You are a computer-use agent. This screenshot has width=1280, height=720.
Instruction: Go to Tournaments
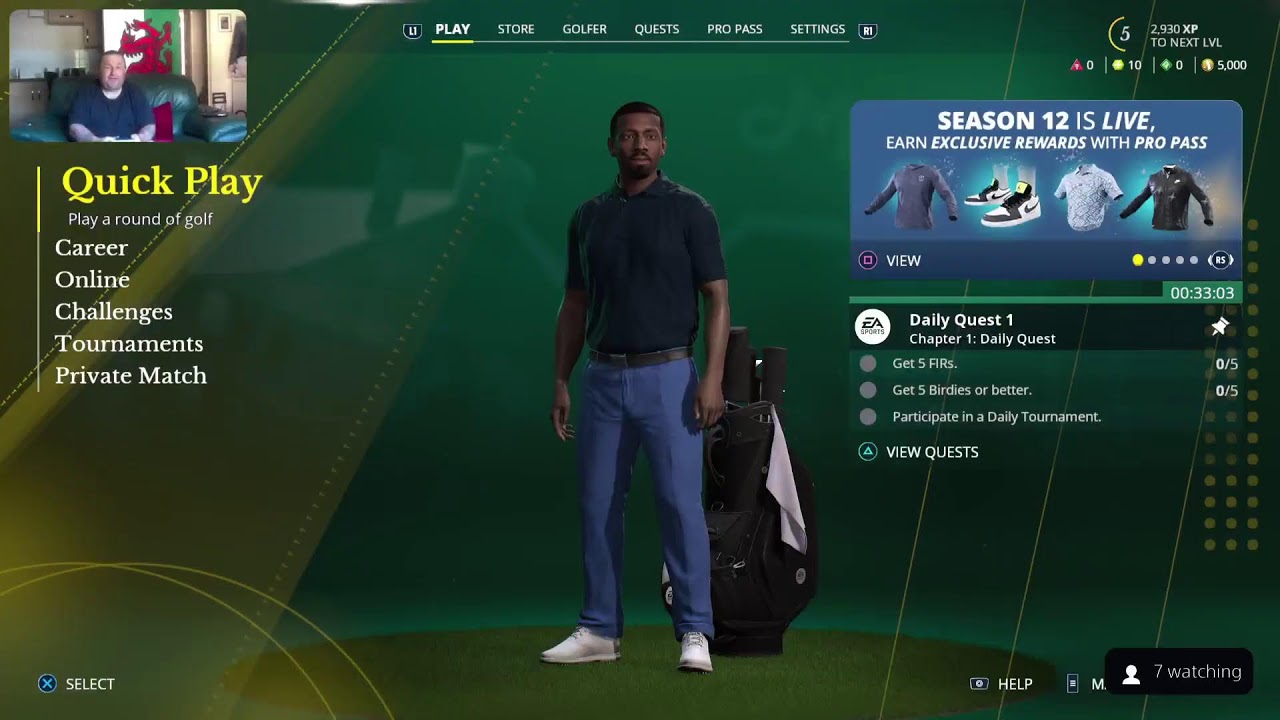pyautogui.click(x=128, y=344)
